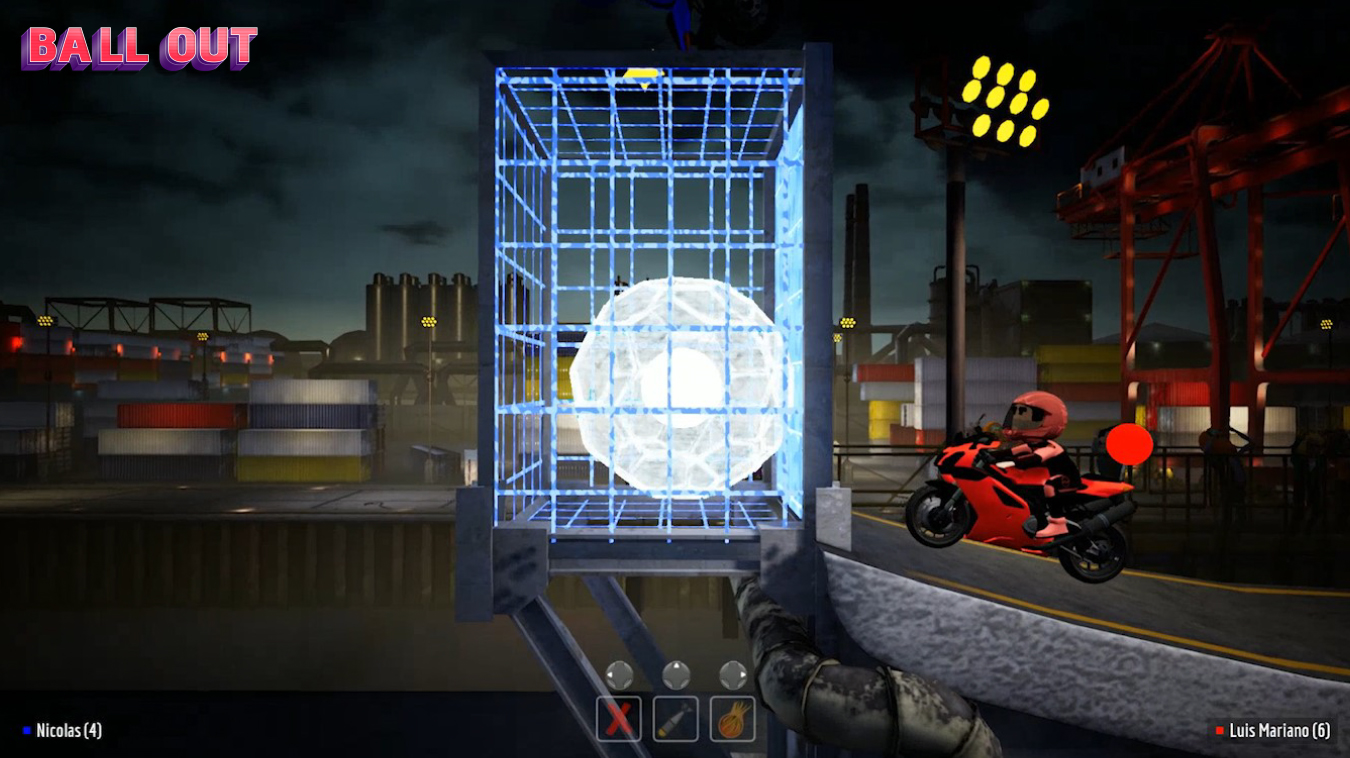Click the glowing ball inside the cage
The image size is (1350, 758).
pyautogui.click(x=675, y=380)
